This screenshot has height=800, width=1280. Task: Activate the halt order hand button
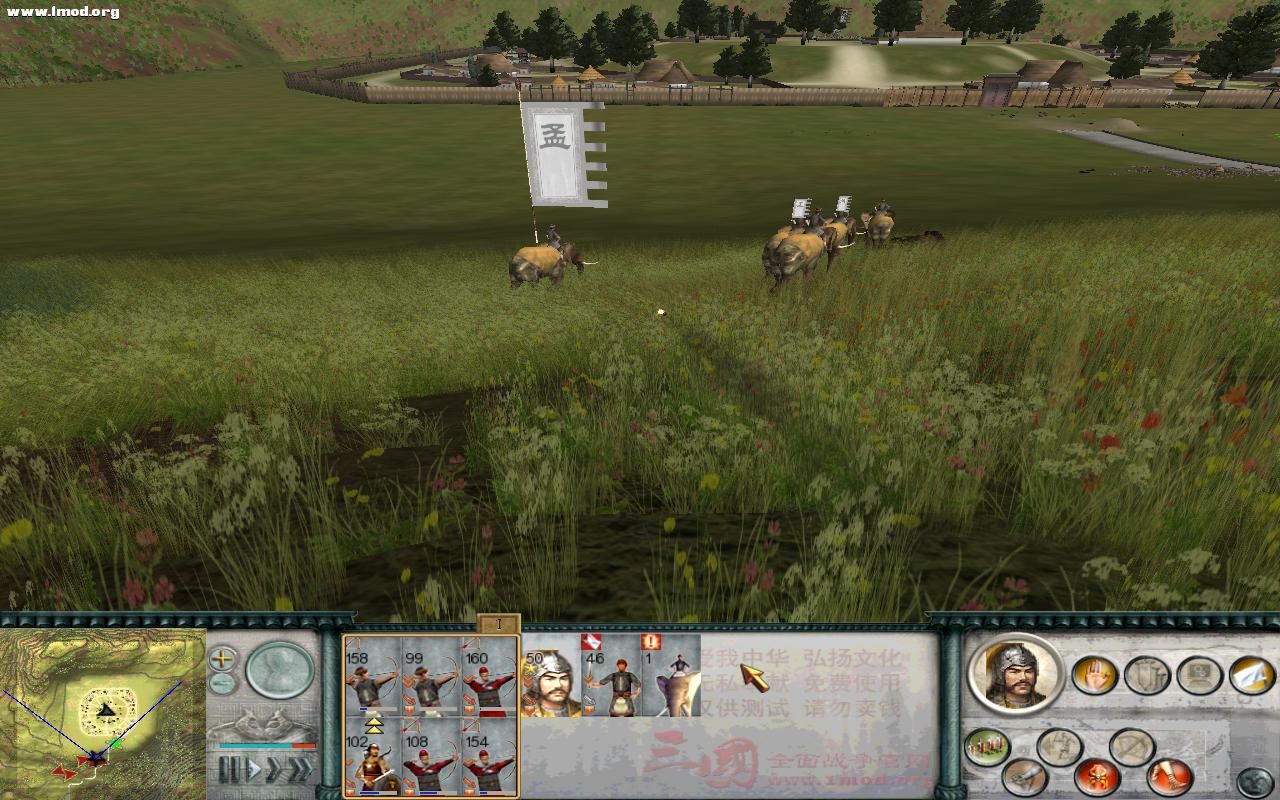coord(1095,675)
